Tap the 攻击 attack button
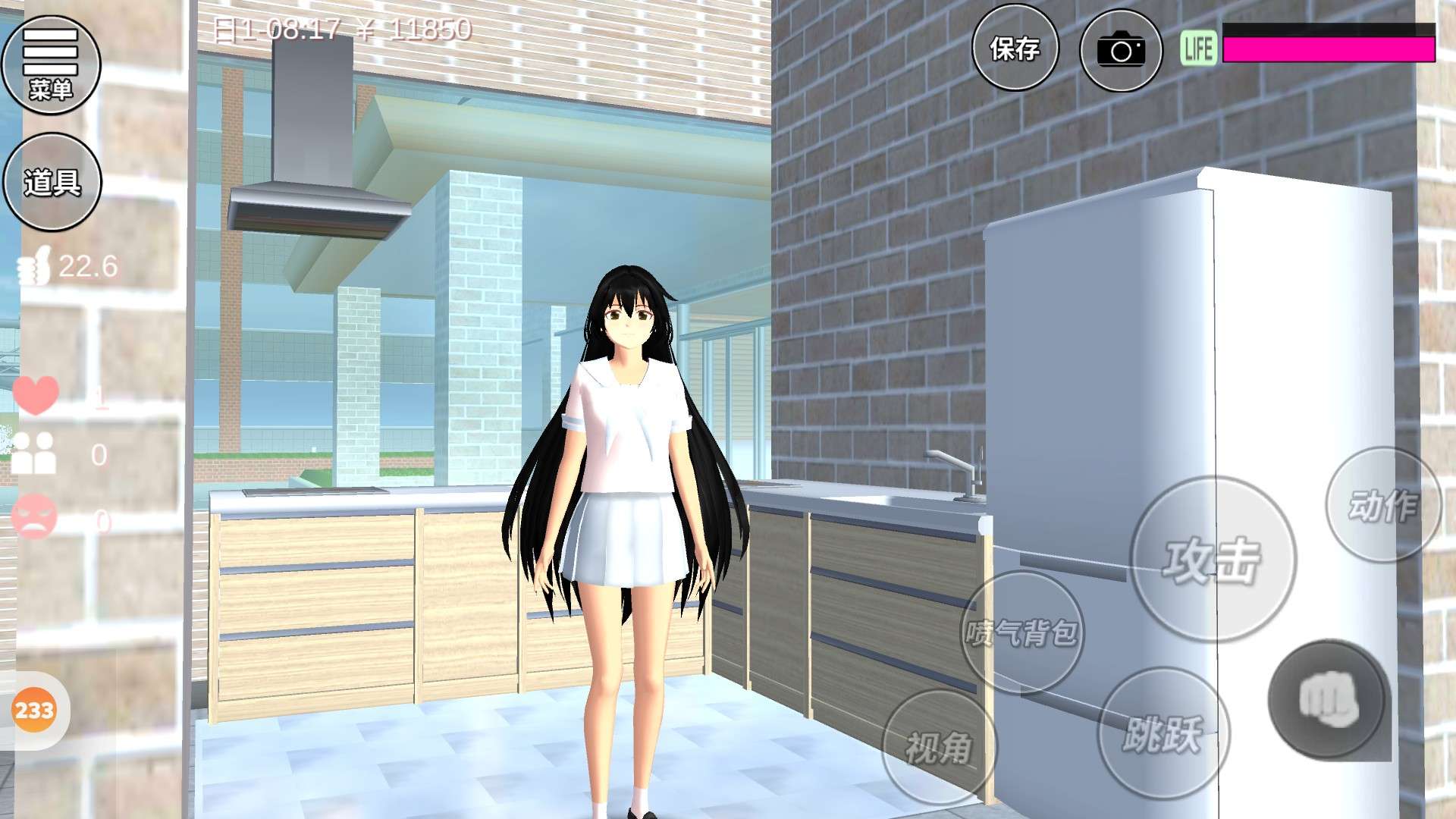This screenshot has height=819, width=1456. (x=1213, y=560)
